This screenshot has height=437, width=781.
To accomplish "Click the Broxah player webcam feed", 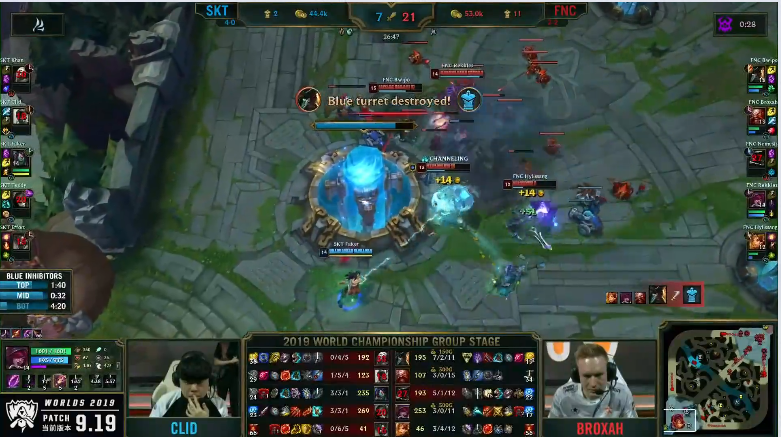I will point(598,383).
